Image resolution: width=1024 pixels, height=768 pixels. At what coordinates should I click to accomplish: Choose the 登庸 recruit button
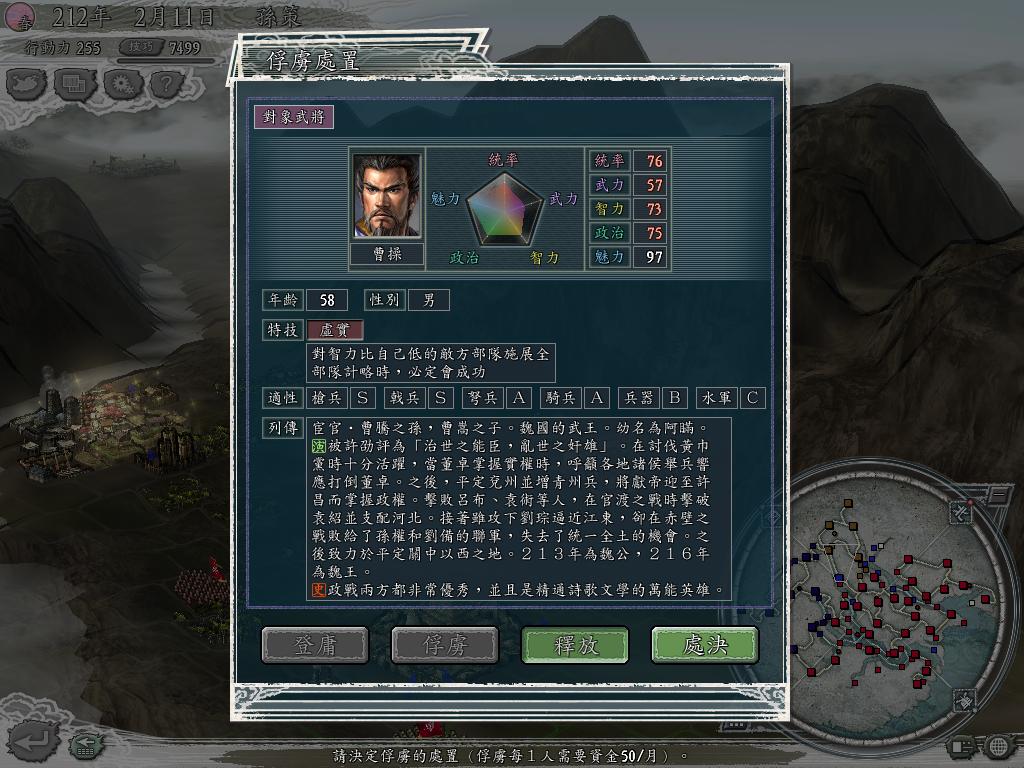coord(315,645)
